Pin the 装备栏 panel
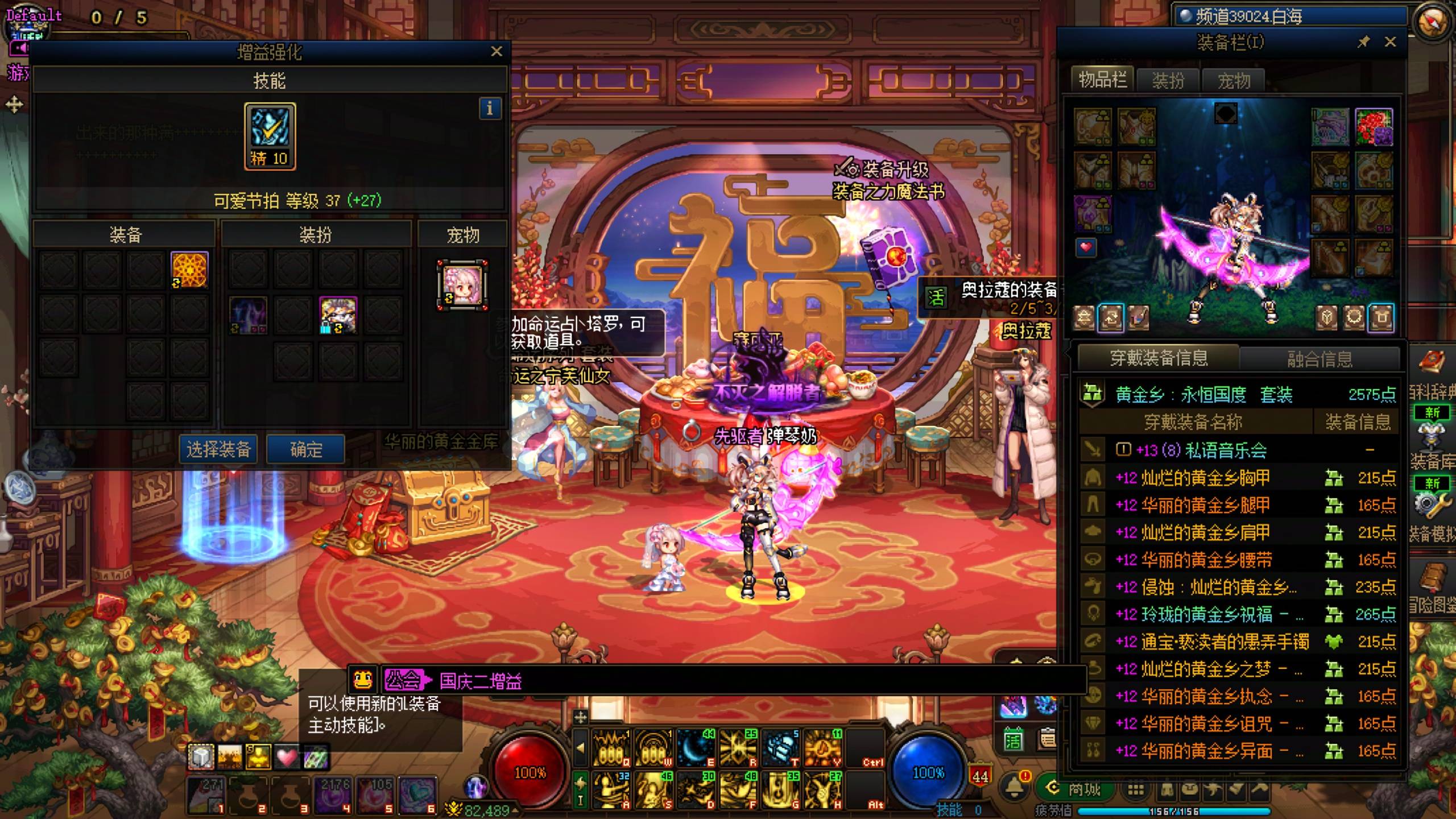This screenshot has width=1456, height=819. (x=1363, y=42)
